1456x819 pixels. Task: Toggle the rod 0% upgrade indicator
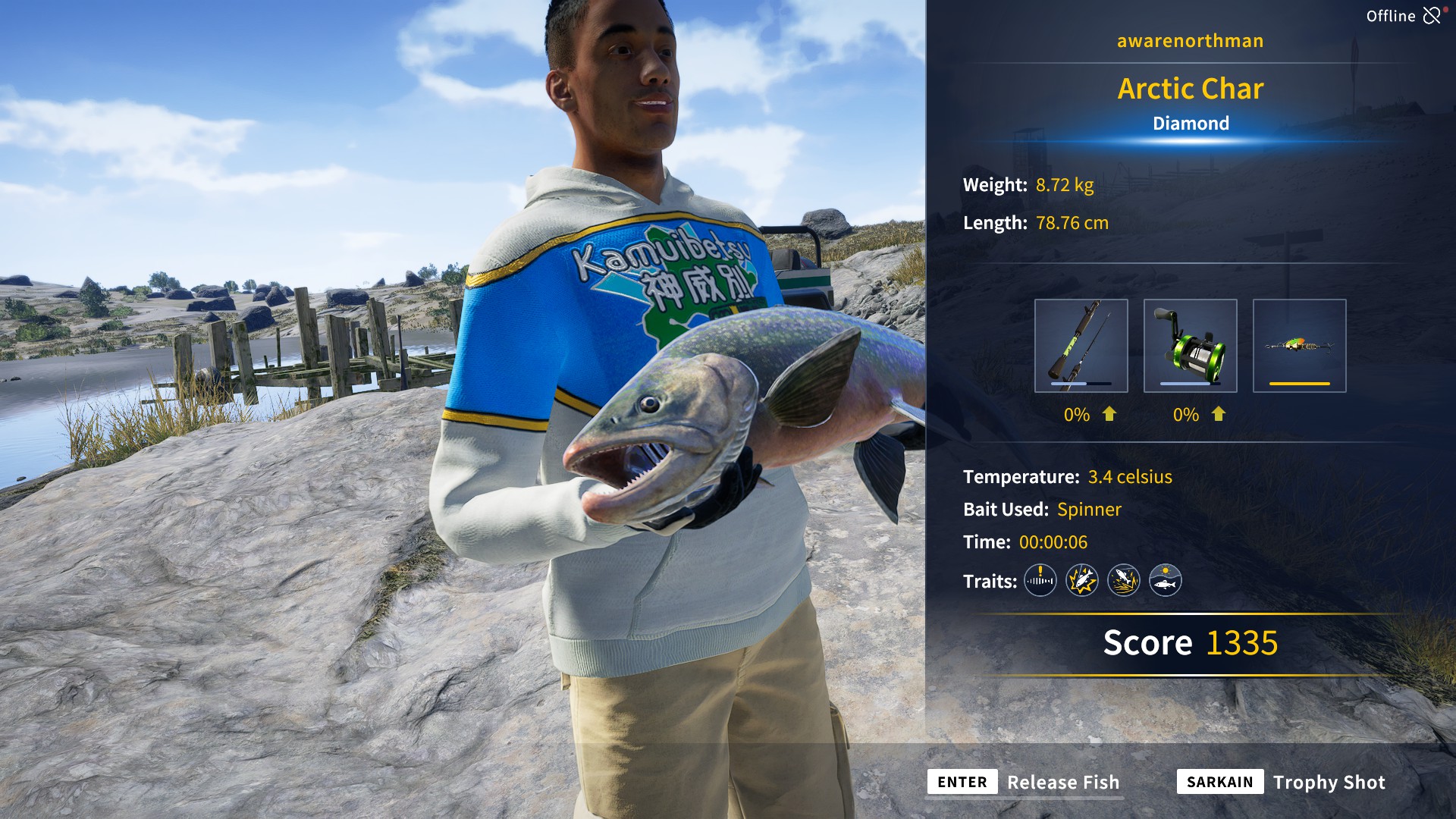(1075, 415)
